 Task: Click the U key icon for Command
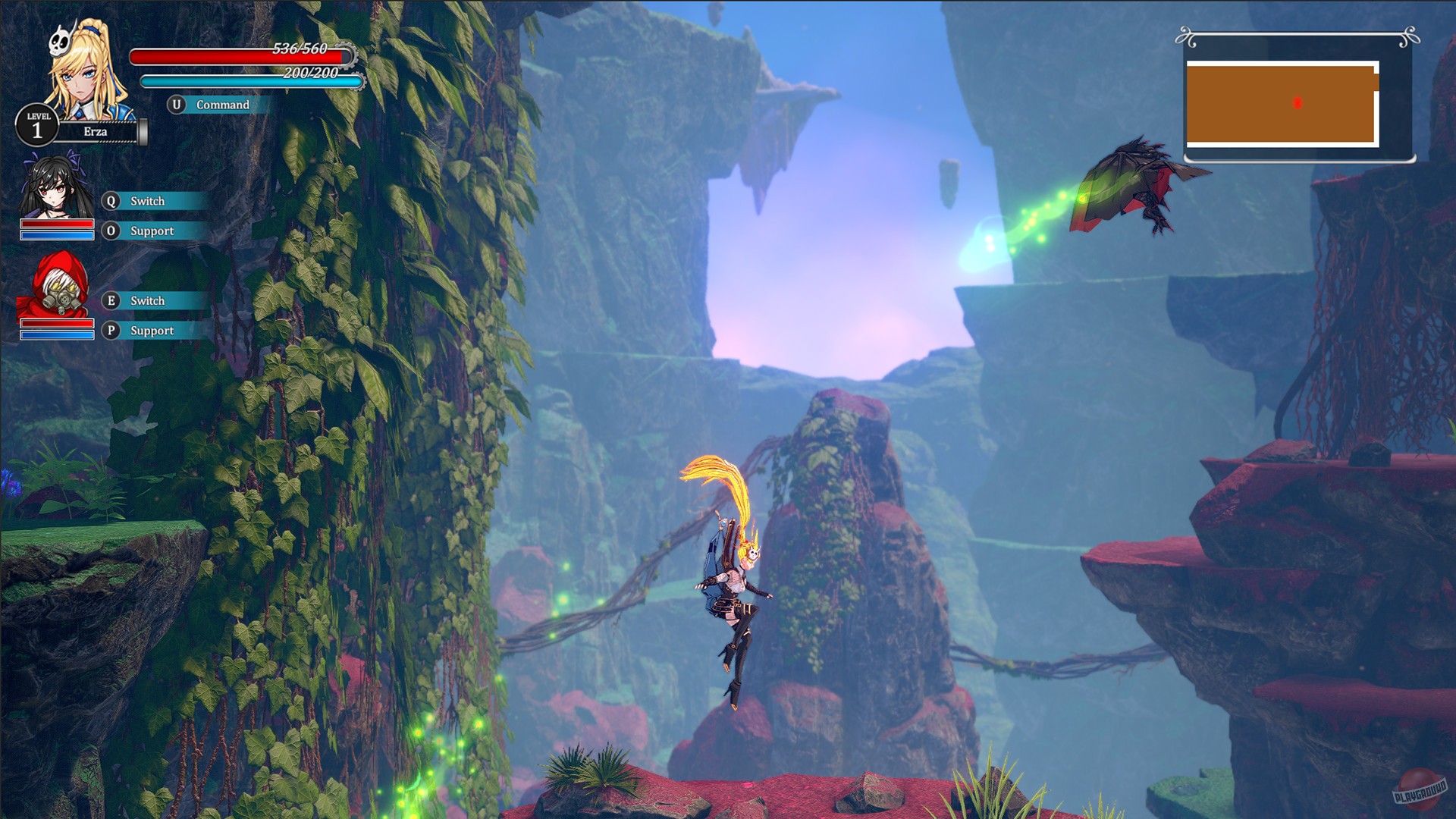[177, 105]
